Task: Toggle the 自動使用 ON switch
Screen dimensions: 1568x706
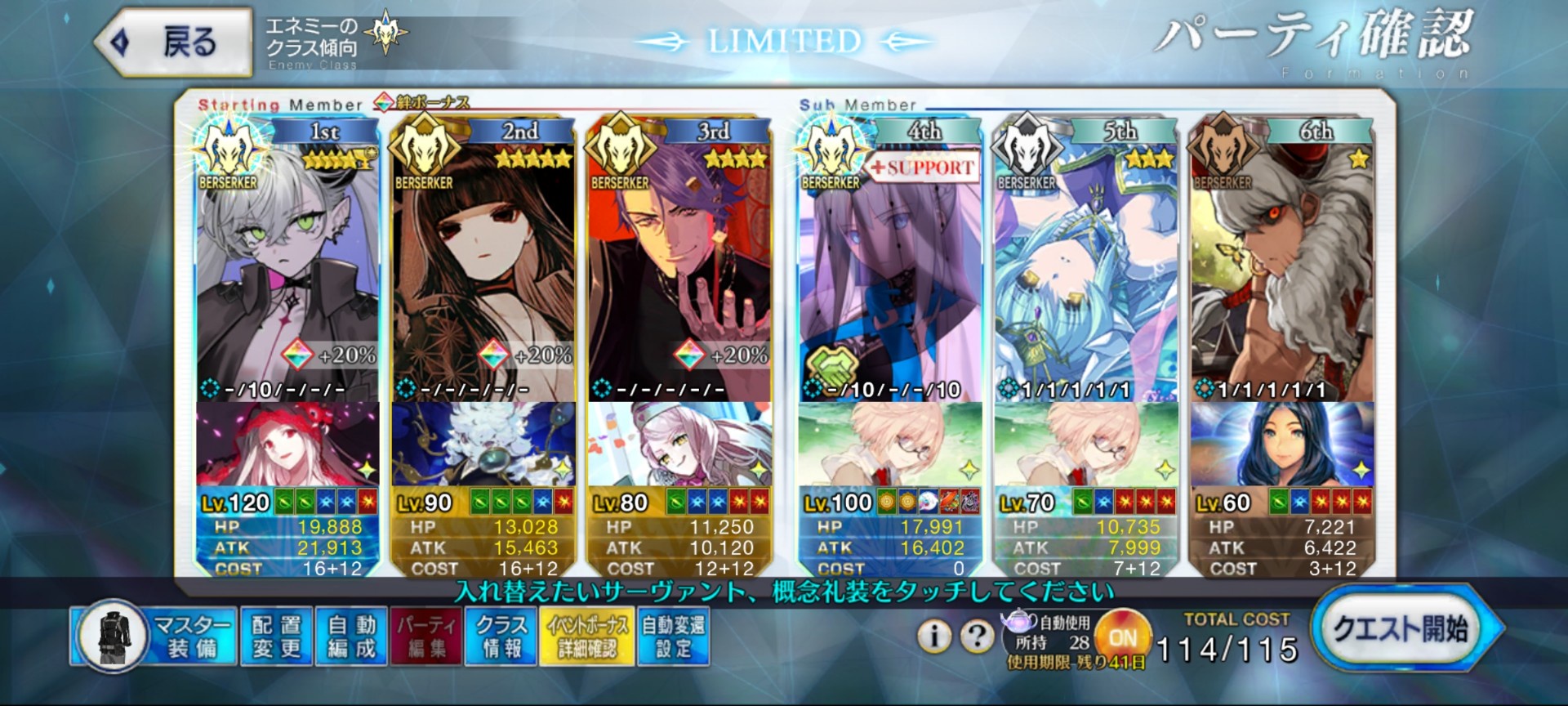Action: (x=1123, y=637)
